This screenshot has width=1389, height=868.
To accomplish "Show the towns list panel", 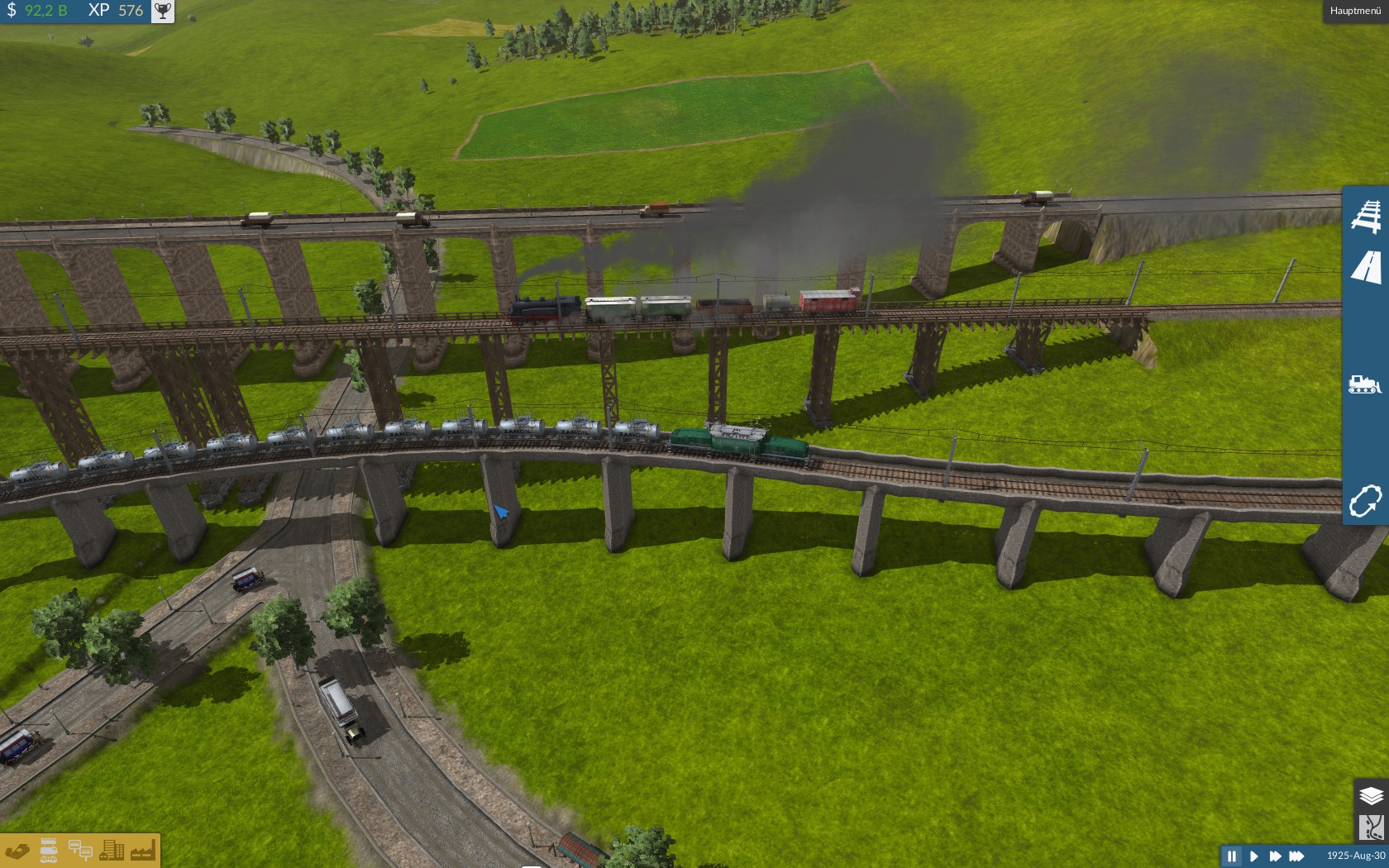I will [112, 851].
